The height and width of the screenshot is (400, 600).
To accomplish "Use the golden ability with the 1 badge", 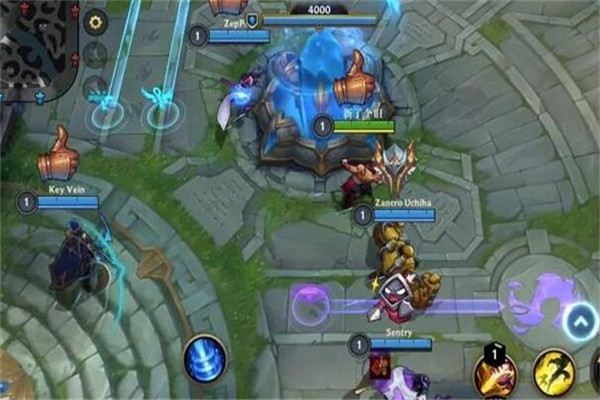I will 495,376.
